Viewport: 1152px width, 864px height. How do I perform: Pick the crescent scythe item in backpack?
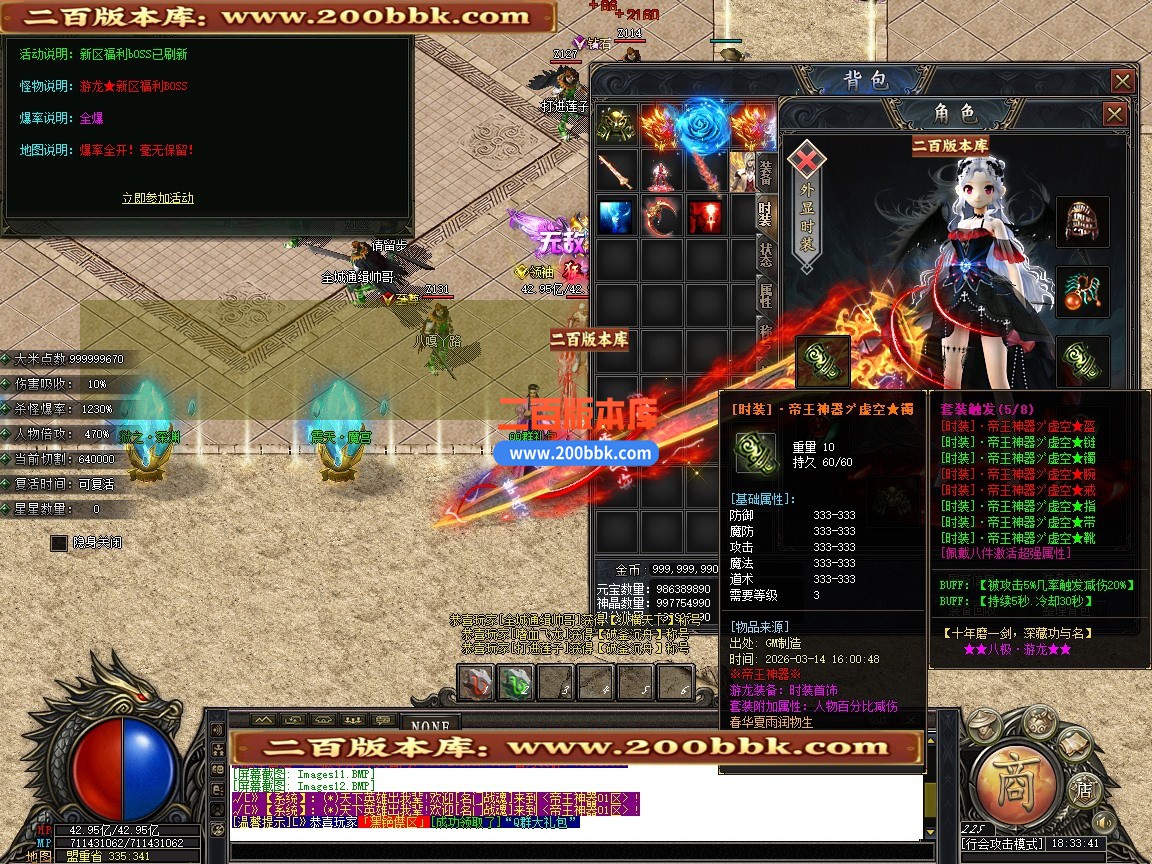click(x=661, y=216)
